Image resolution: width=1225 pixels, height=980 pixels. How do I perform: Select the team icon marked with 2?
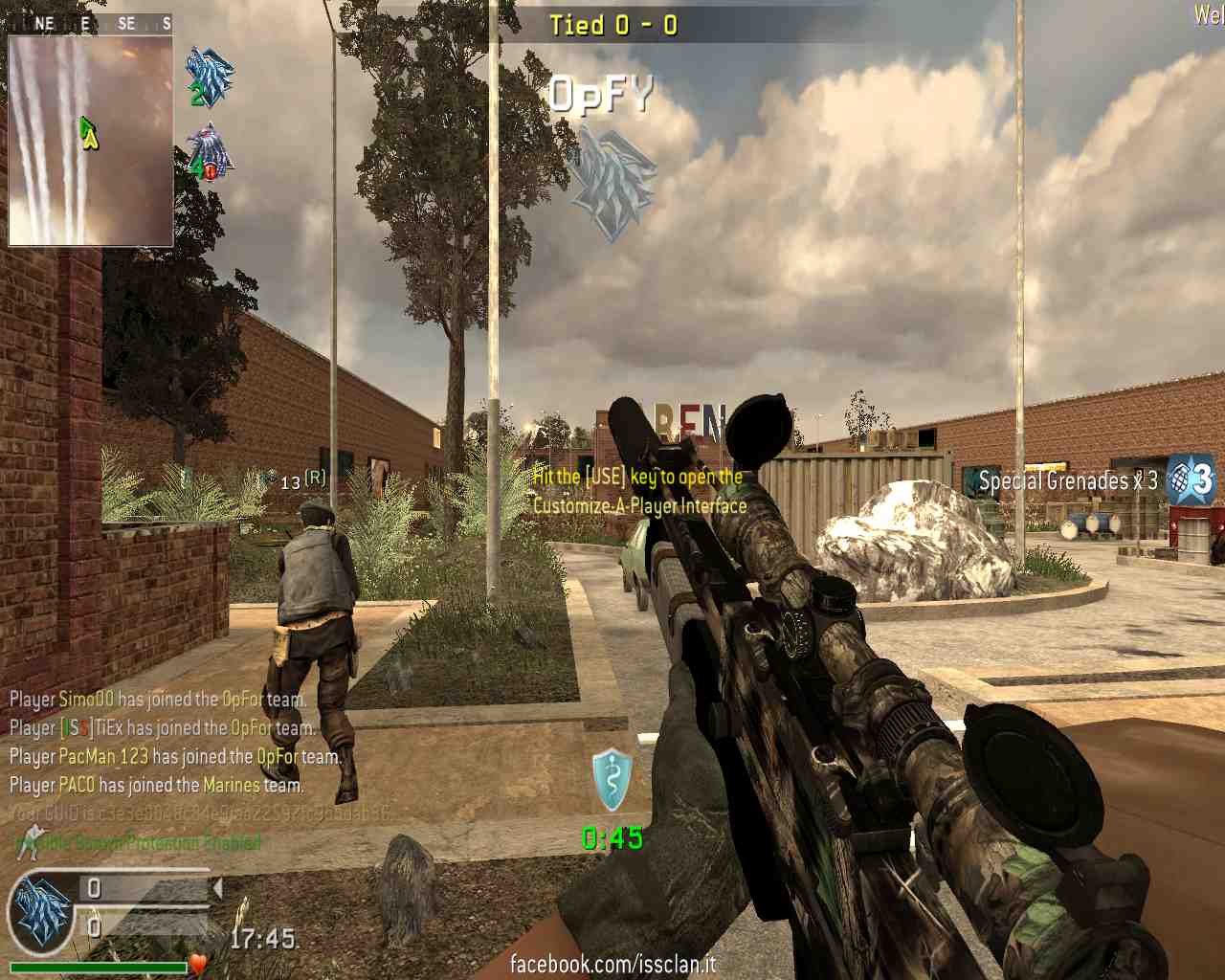pos(210,78)
